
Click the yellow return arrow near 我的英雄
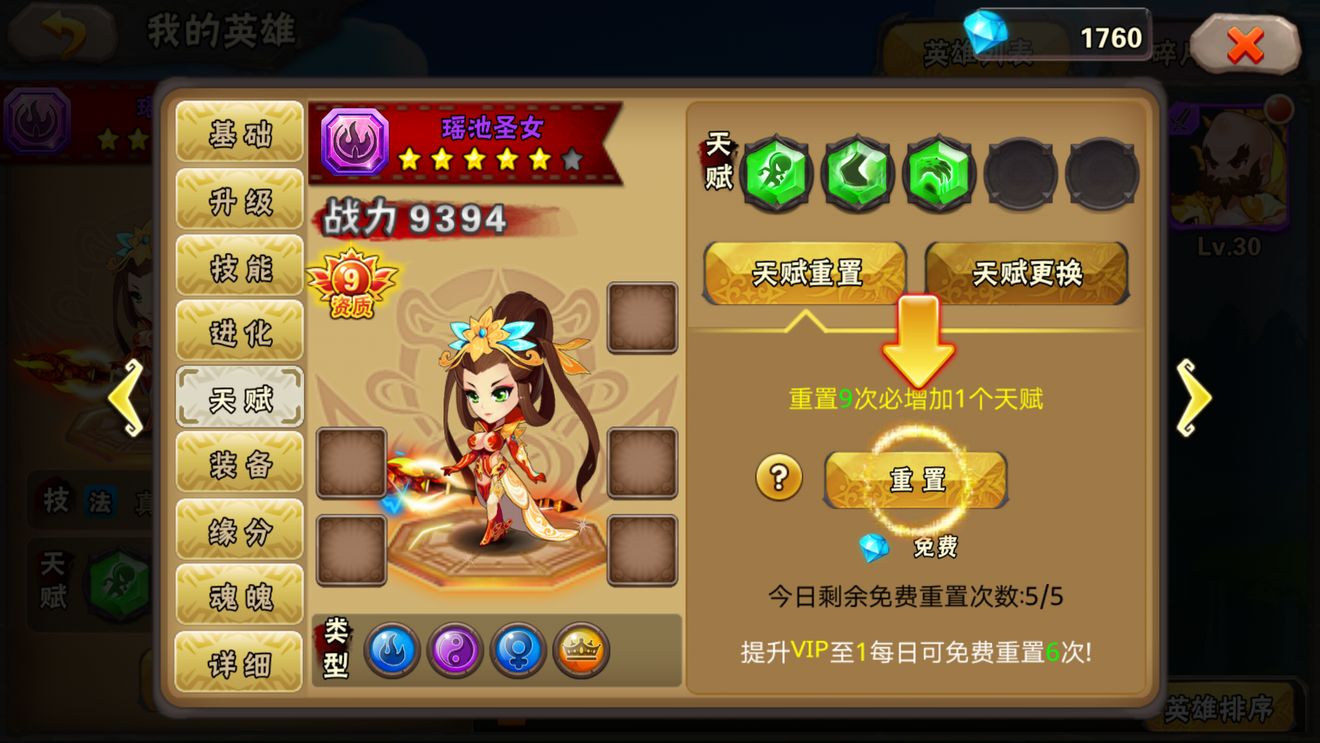coord(61,30)
